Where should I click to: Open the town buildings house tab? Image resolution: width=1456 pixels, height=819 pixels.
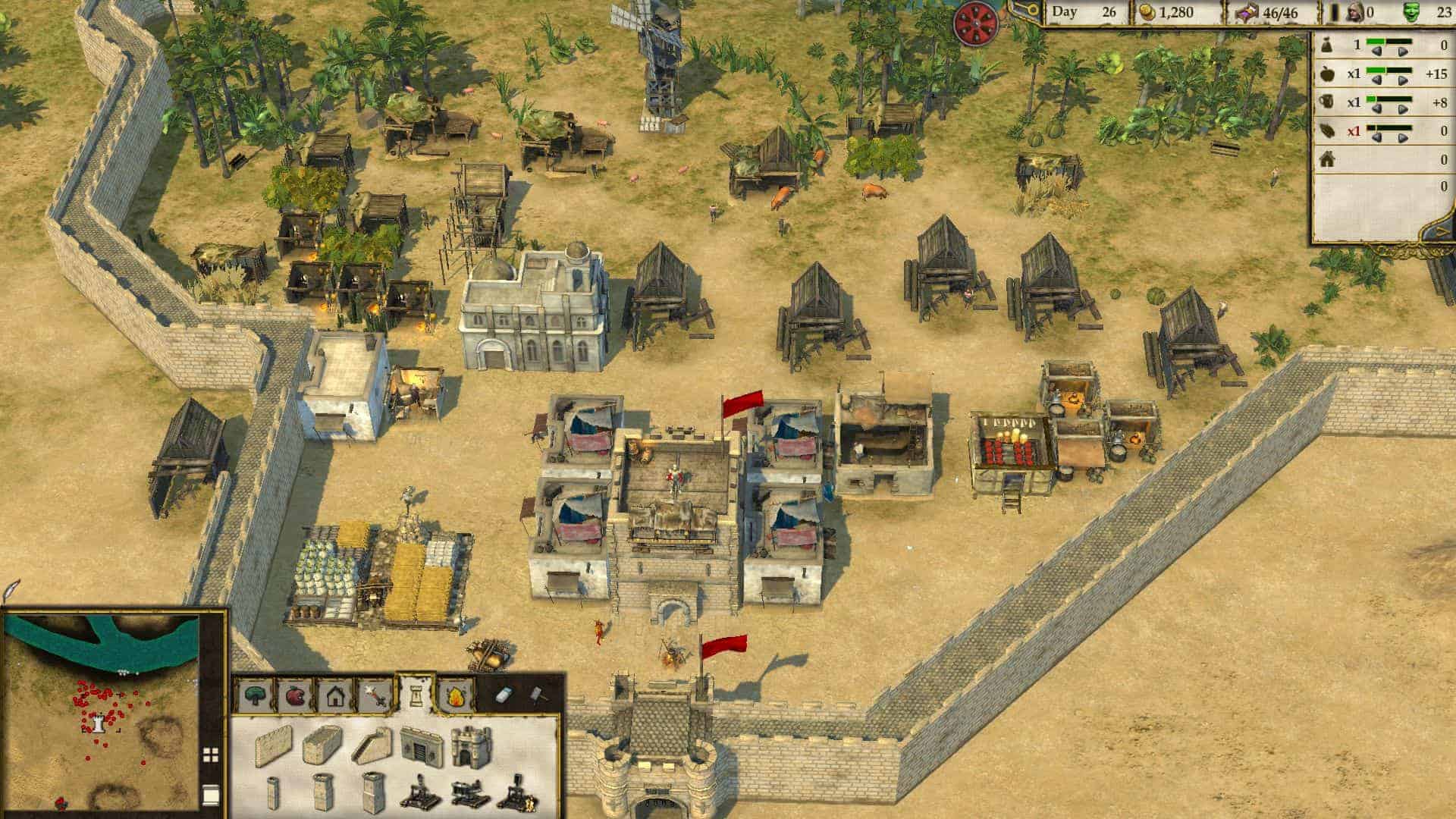(334, 695)
